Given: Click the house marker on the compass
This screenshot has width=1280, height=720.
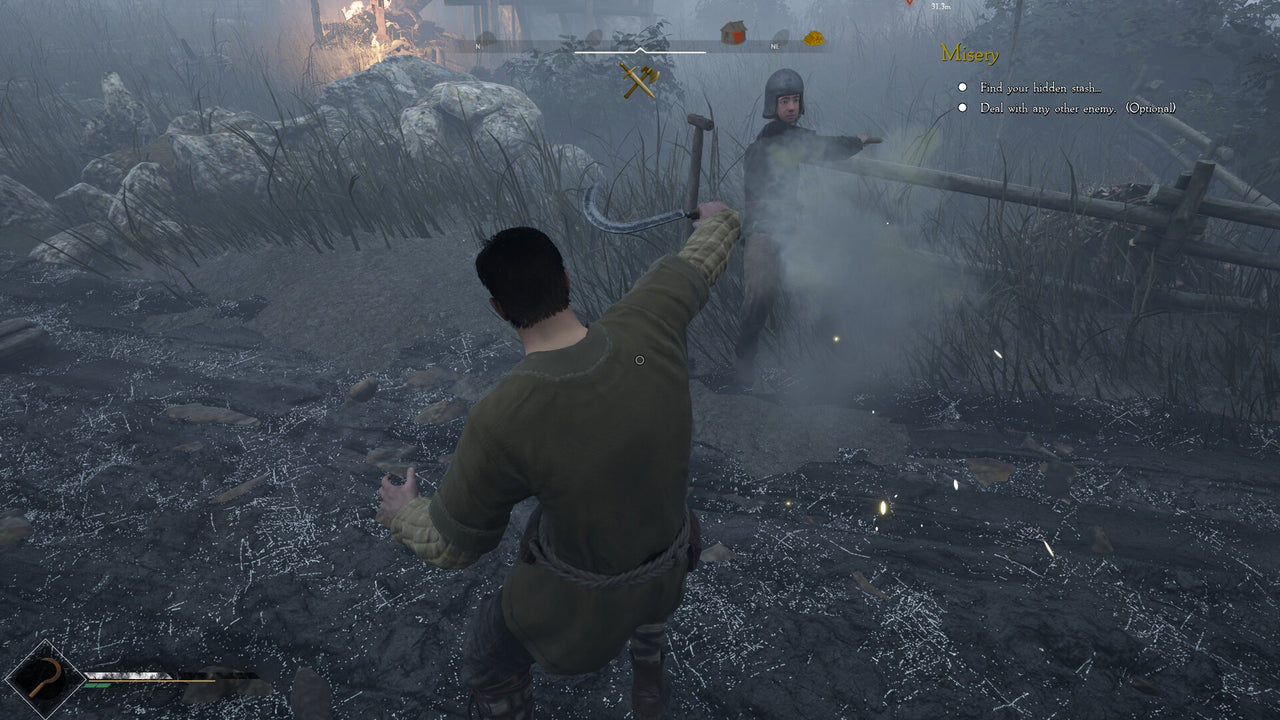Looking at the screenshot, I should 733,32.
